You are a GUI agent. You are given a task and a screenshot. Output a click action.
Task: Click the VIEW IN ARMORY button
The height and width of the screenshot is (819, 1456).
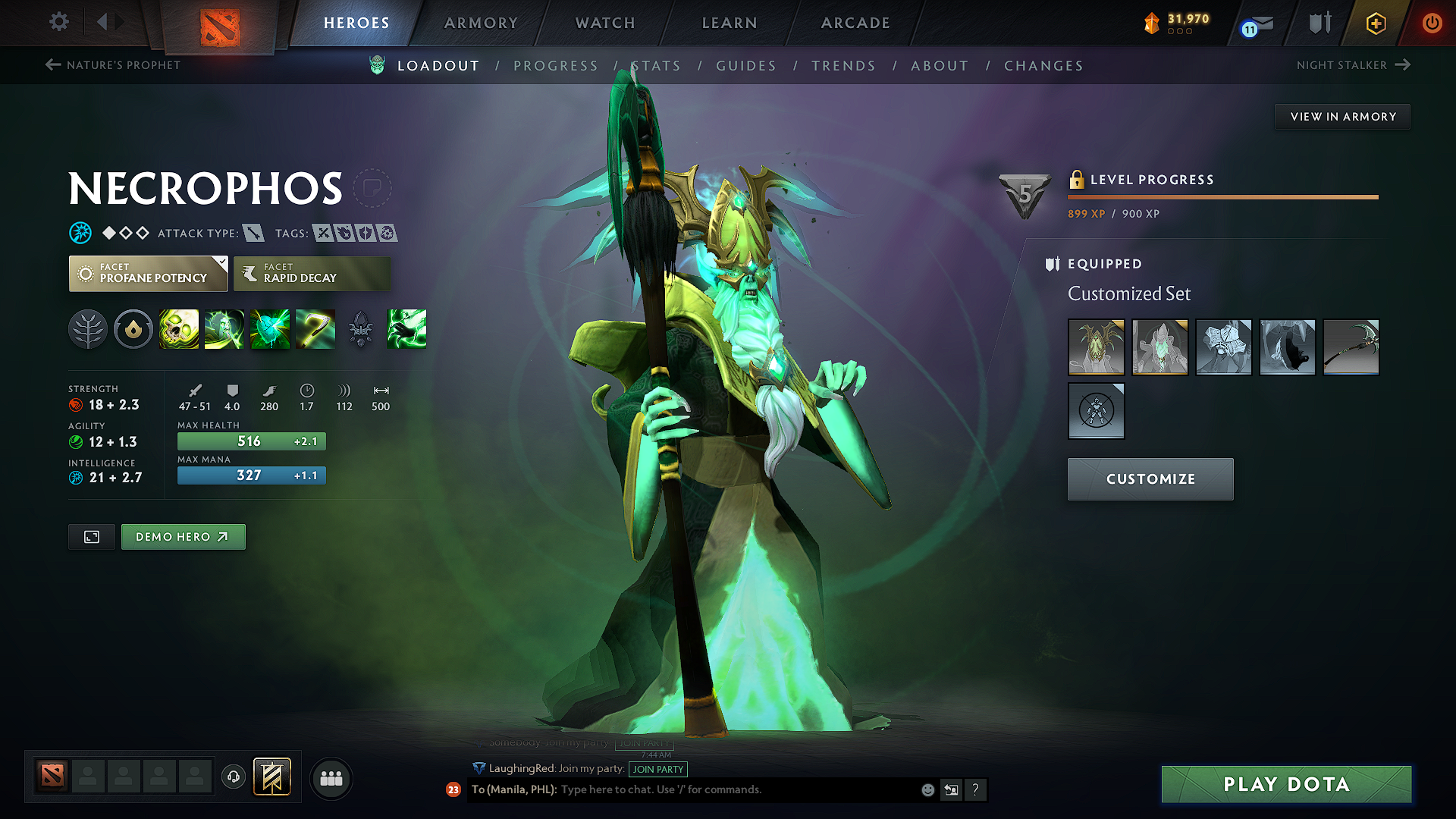tap(1341, 116)
